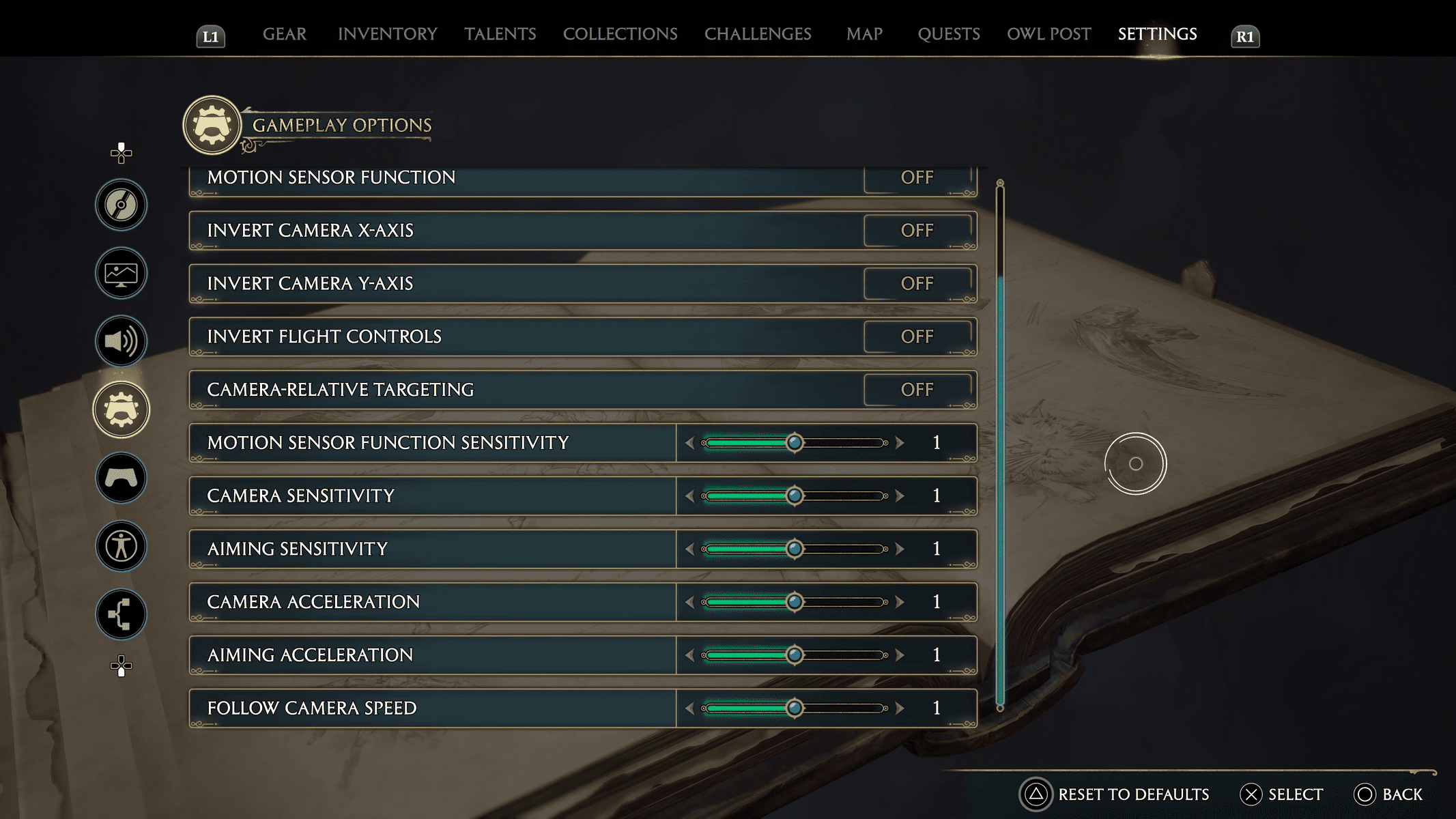
Task: Toggle Invert Camera Y-Axis on
Action: coord(918,283)
